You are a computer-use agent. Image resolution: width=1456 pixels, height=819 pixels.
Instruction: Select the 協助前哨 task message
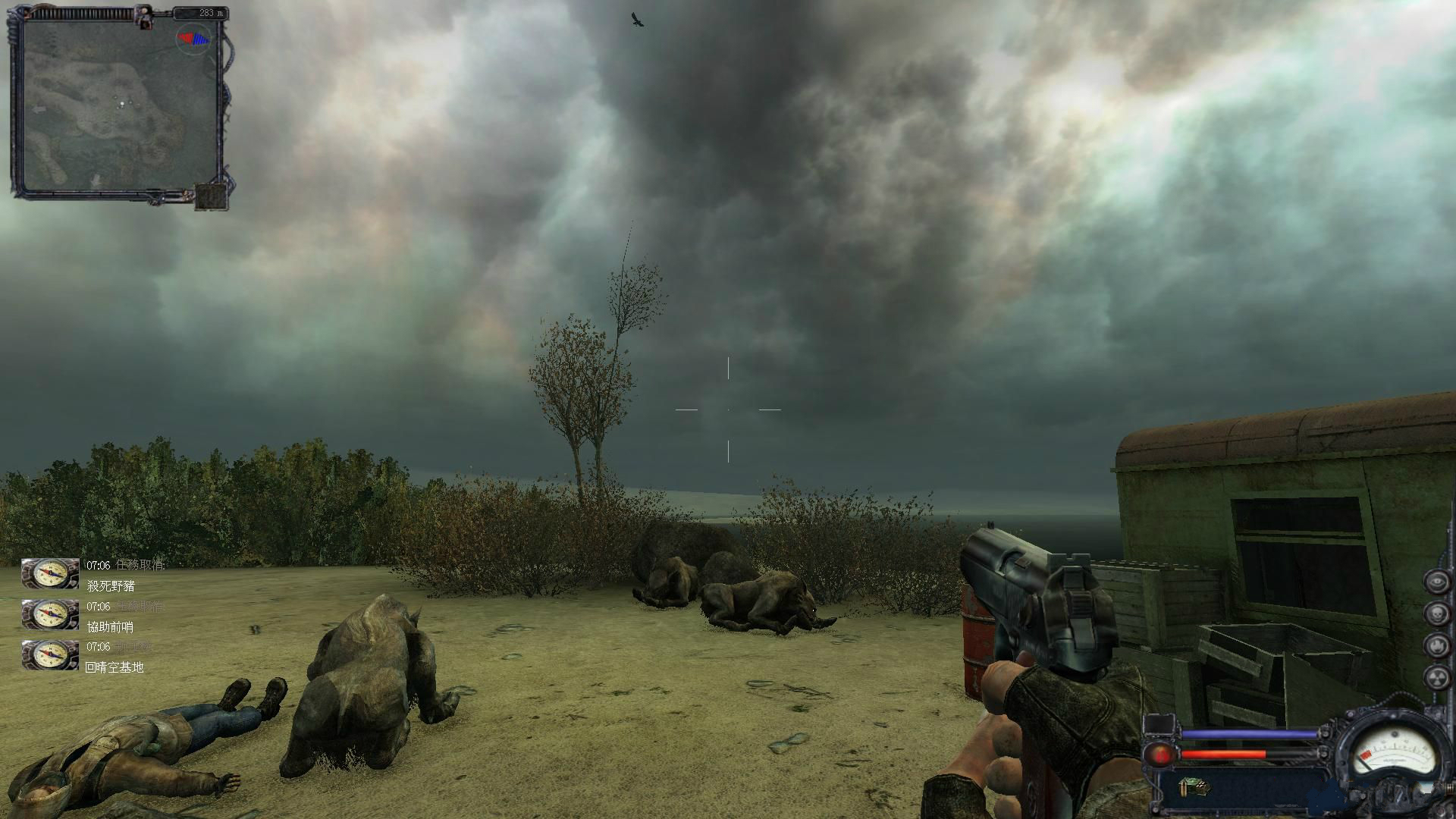110,626
